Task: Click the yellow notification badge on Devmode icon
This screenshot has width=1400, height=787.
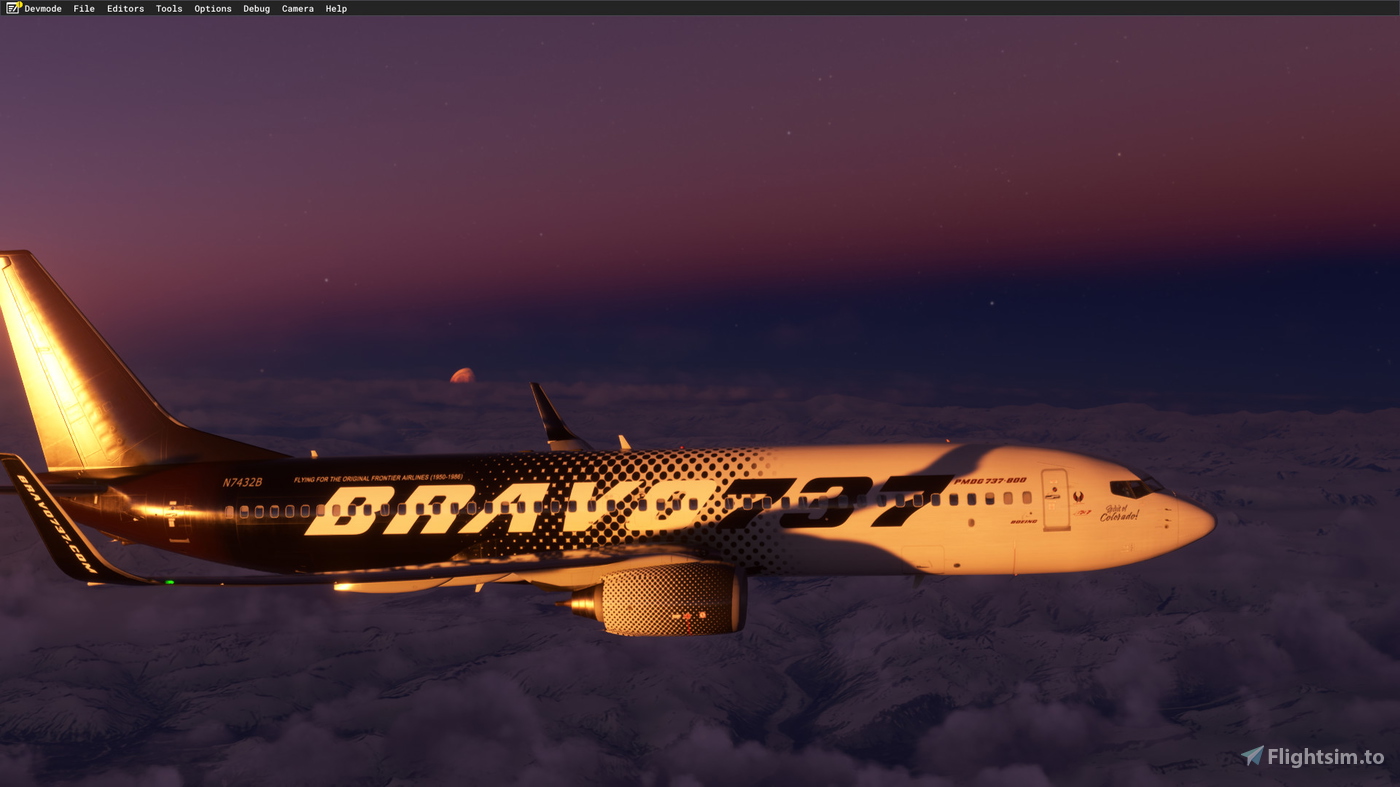Action: pyautogui.click(x=19, y=3)
